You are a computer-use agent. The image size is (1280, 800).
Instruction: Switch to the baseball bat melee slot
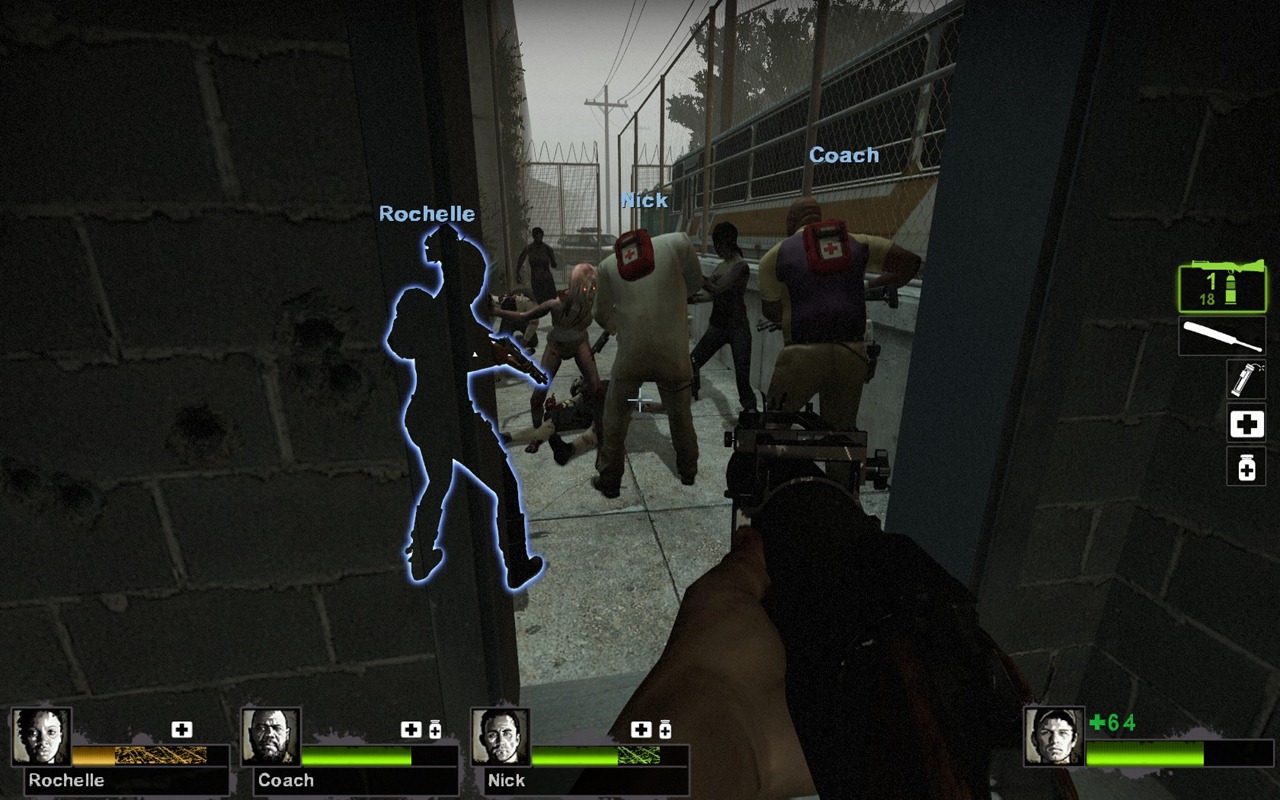point(1221,336)
